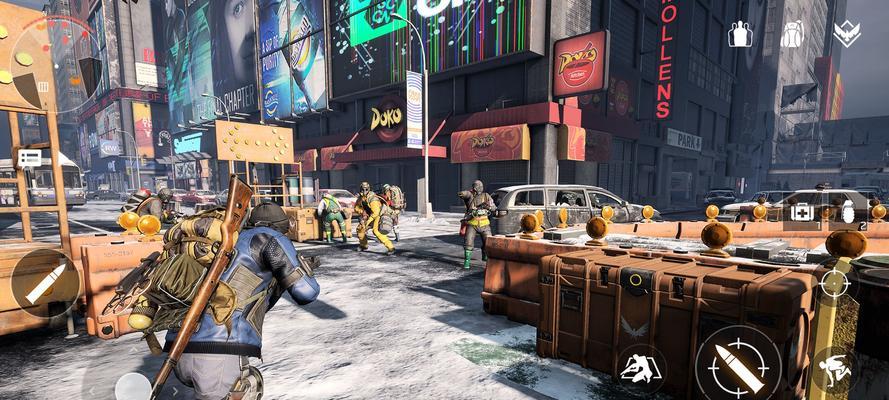Tap the take cover button
Image resolution: width=889 pixels, height=400 pixels.
(641, 369)
